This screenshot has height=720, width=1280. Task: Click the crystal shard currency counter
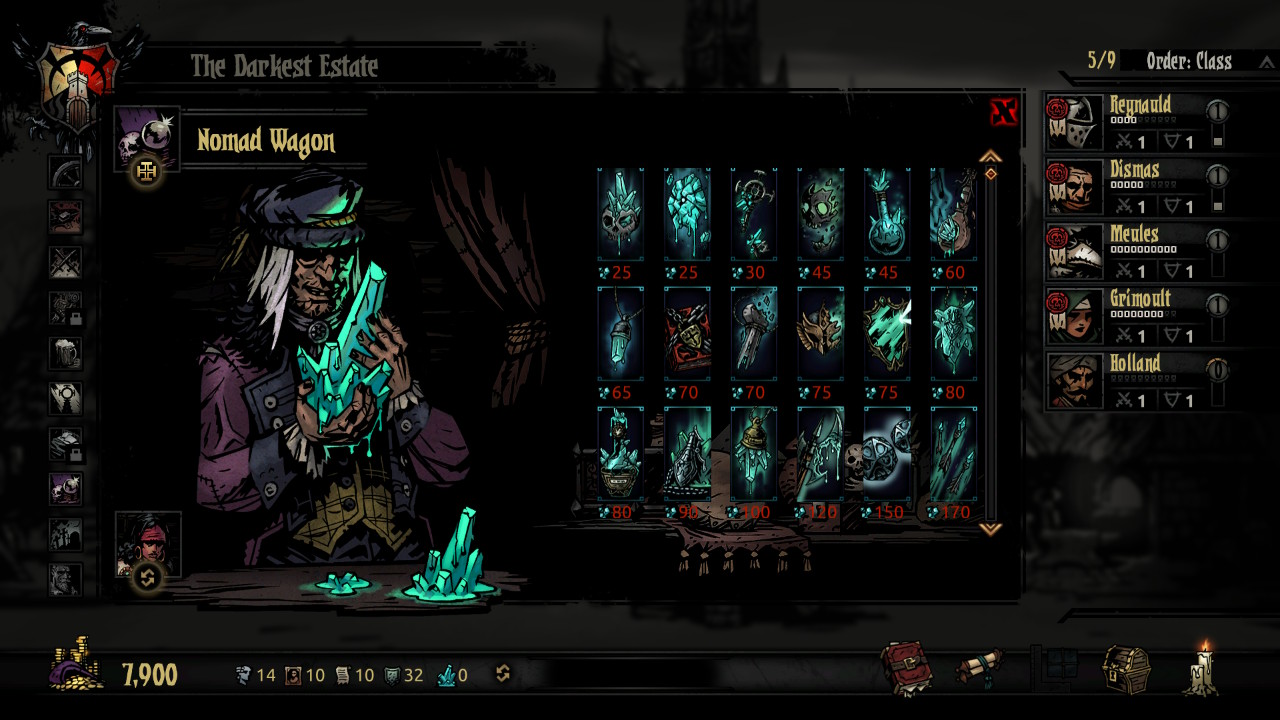447,675
